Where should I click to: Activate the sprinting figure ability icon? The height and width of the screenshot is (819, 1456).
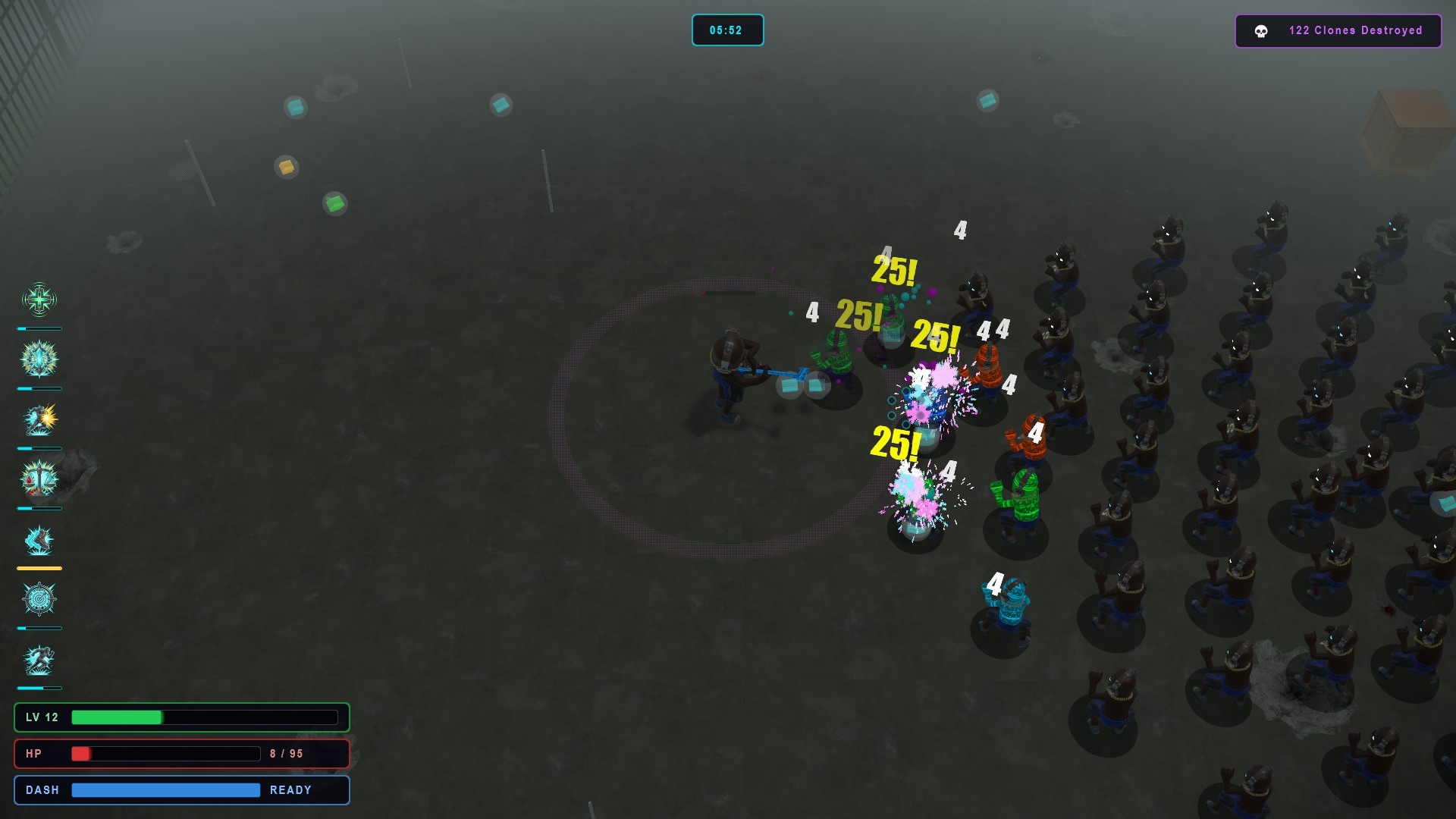[x=39, y=660]
